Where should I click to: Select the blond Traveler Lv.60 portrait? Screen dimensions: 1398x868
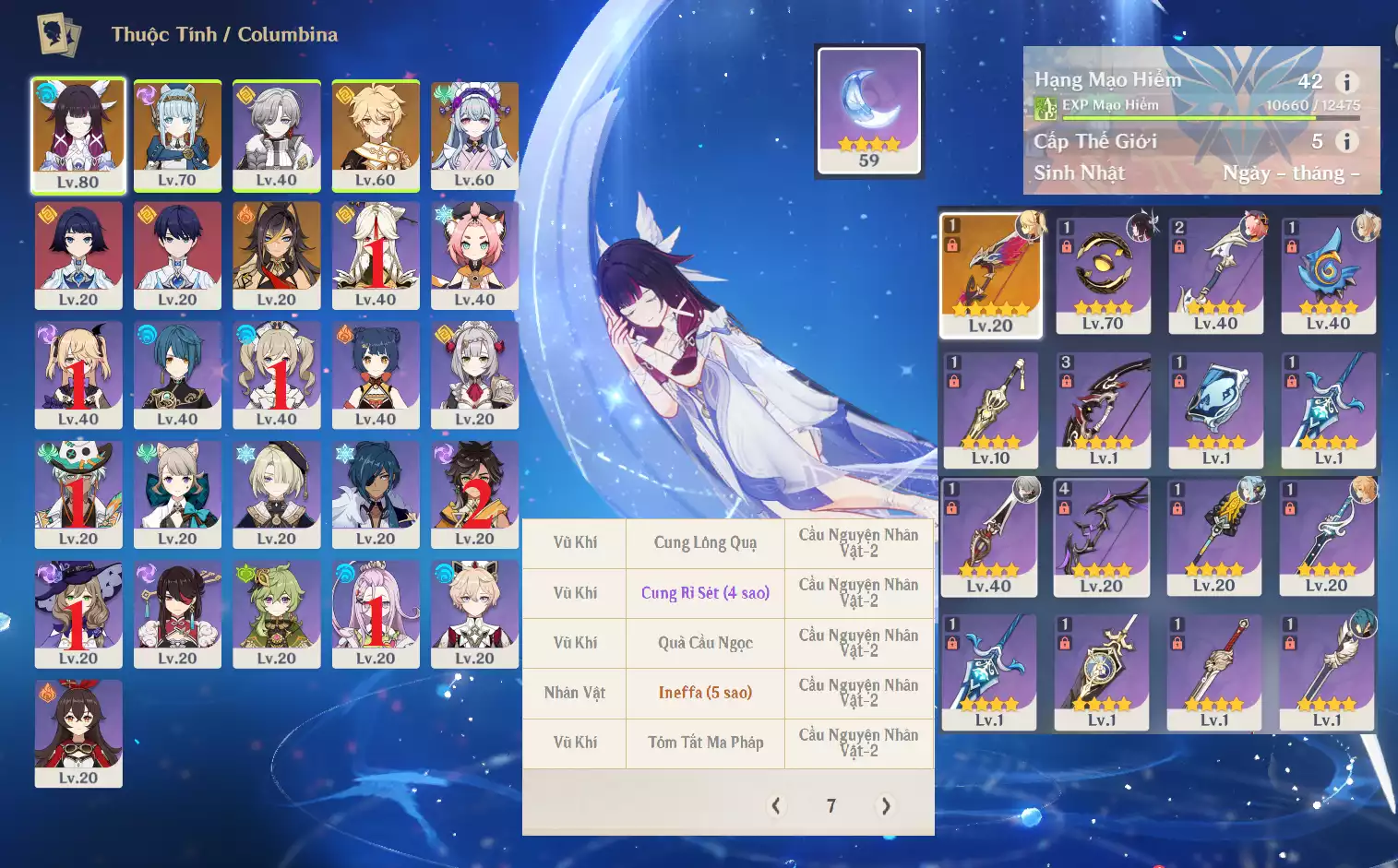tap(376, 135)
